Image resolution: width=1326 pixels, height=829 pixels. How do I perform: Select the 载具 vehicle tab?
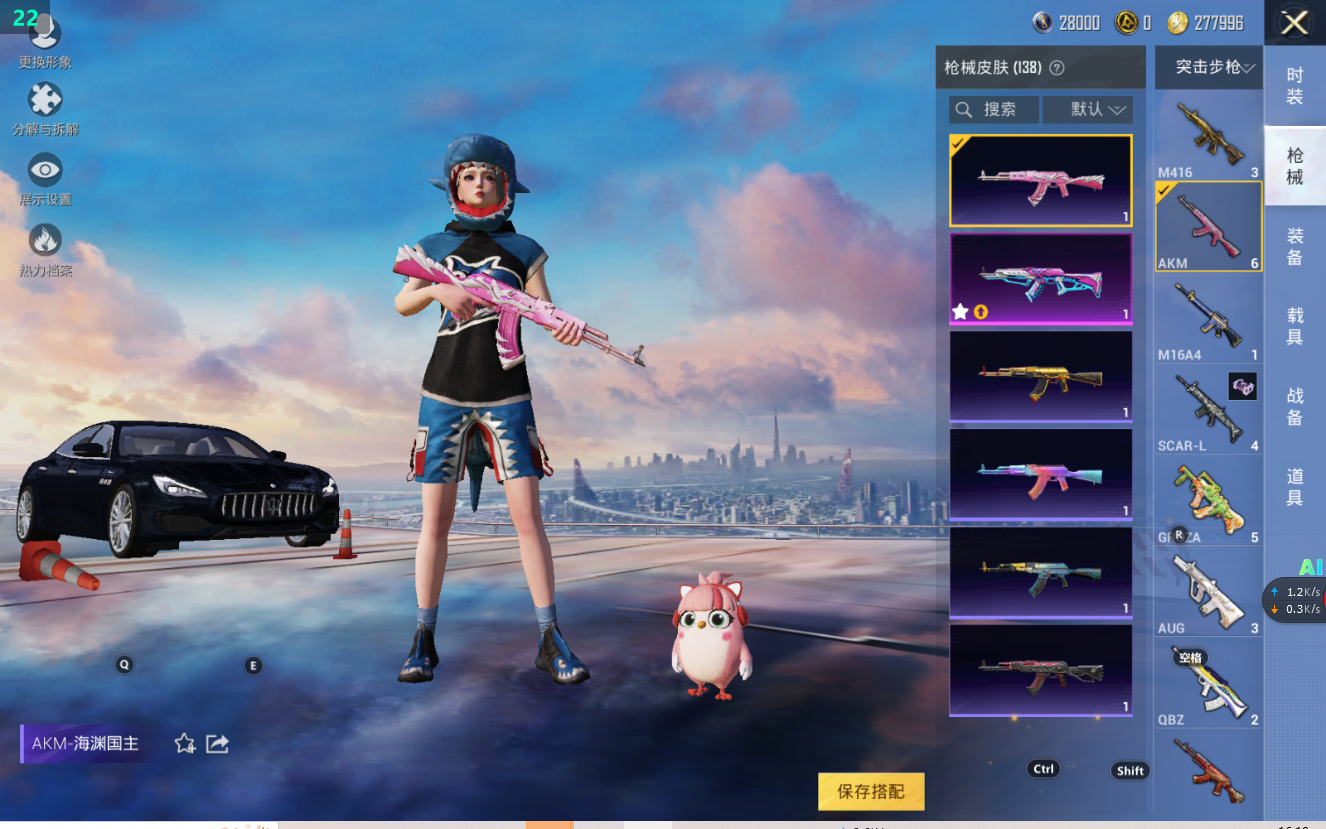pos(1295,326)
